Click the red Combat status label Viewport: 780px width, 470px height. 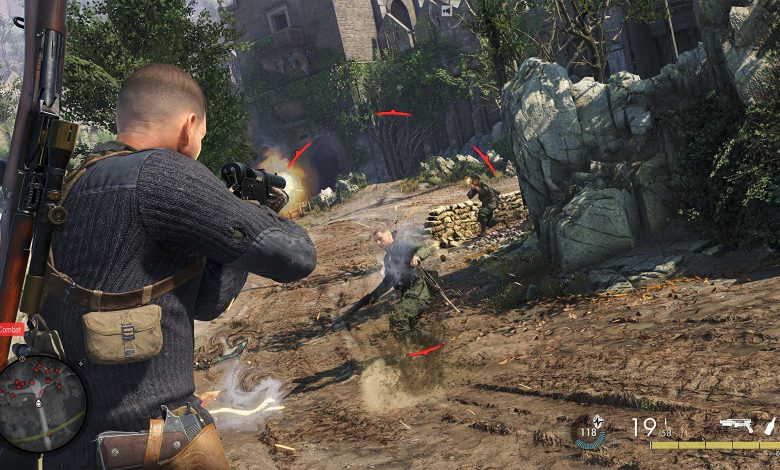point(10,328)
